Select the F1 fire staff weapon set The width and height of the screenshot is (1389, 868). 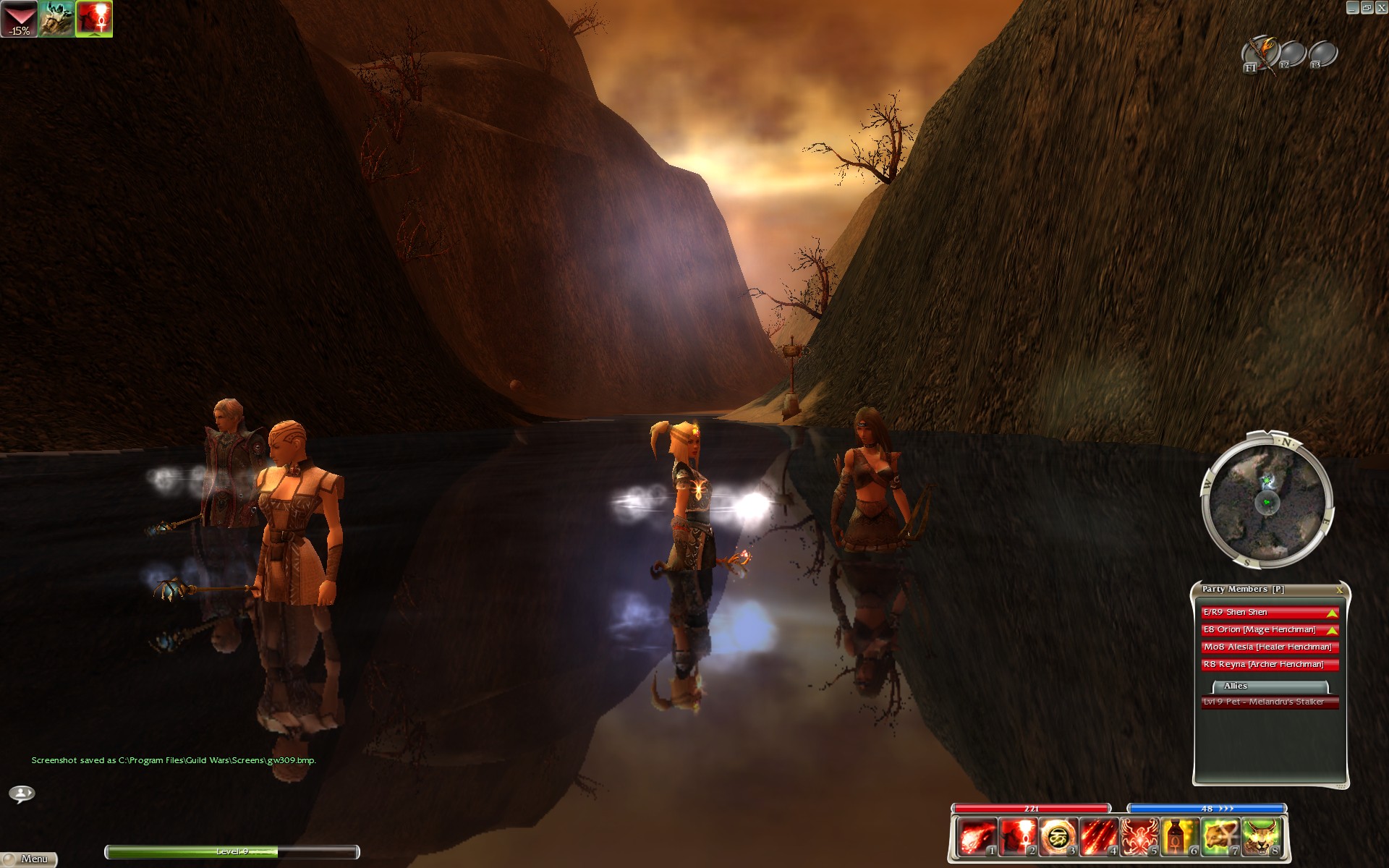(1259, 54)
